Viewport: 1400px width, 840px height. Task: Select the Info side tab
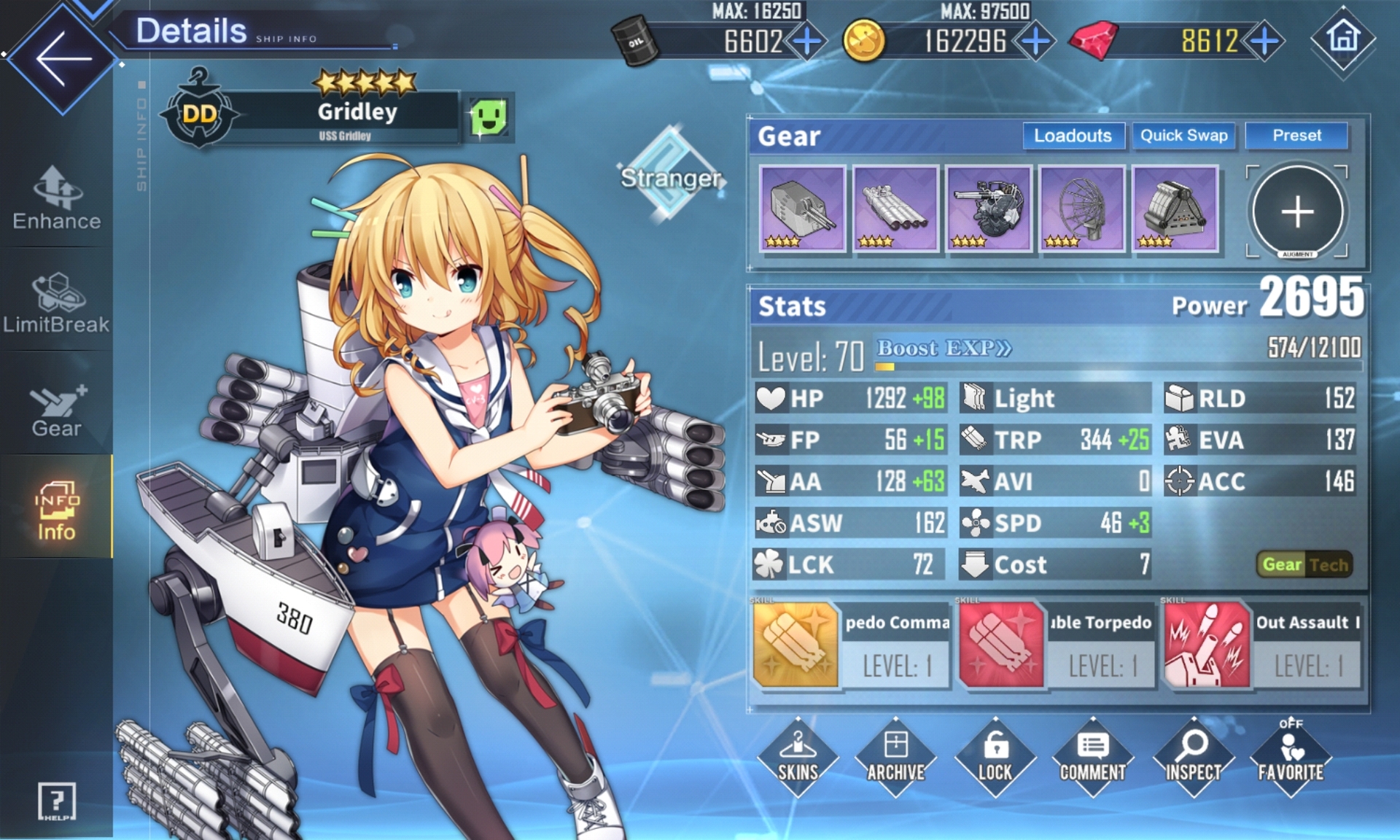pos(57,510)
